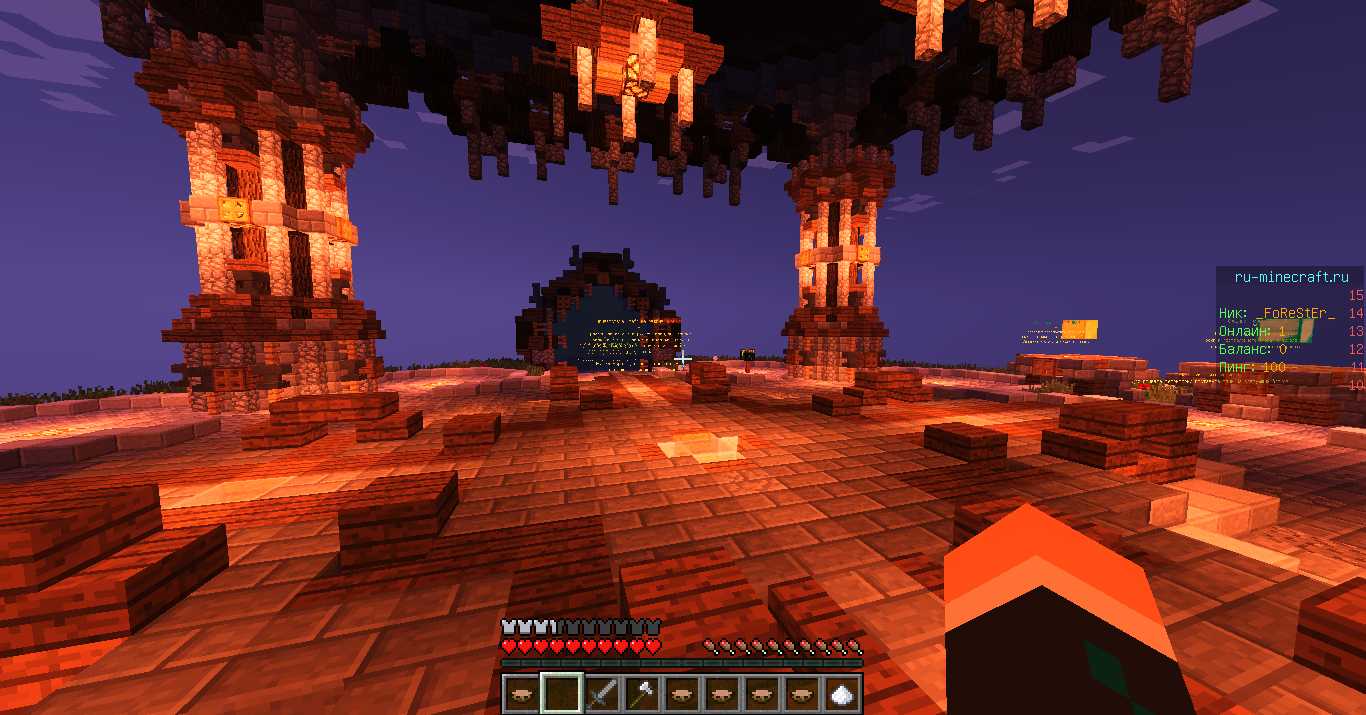Choose the white powder item slot
Image resolution: width=1366 pixels, height=715 pixels.
click(x=841, y=692)
